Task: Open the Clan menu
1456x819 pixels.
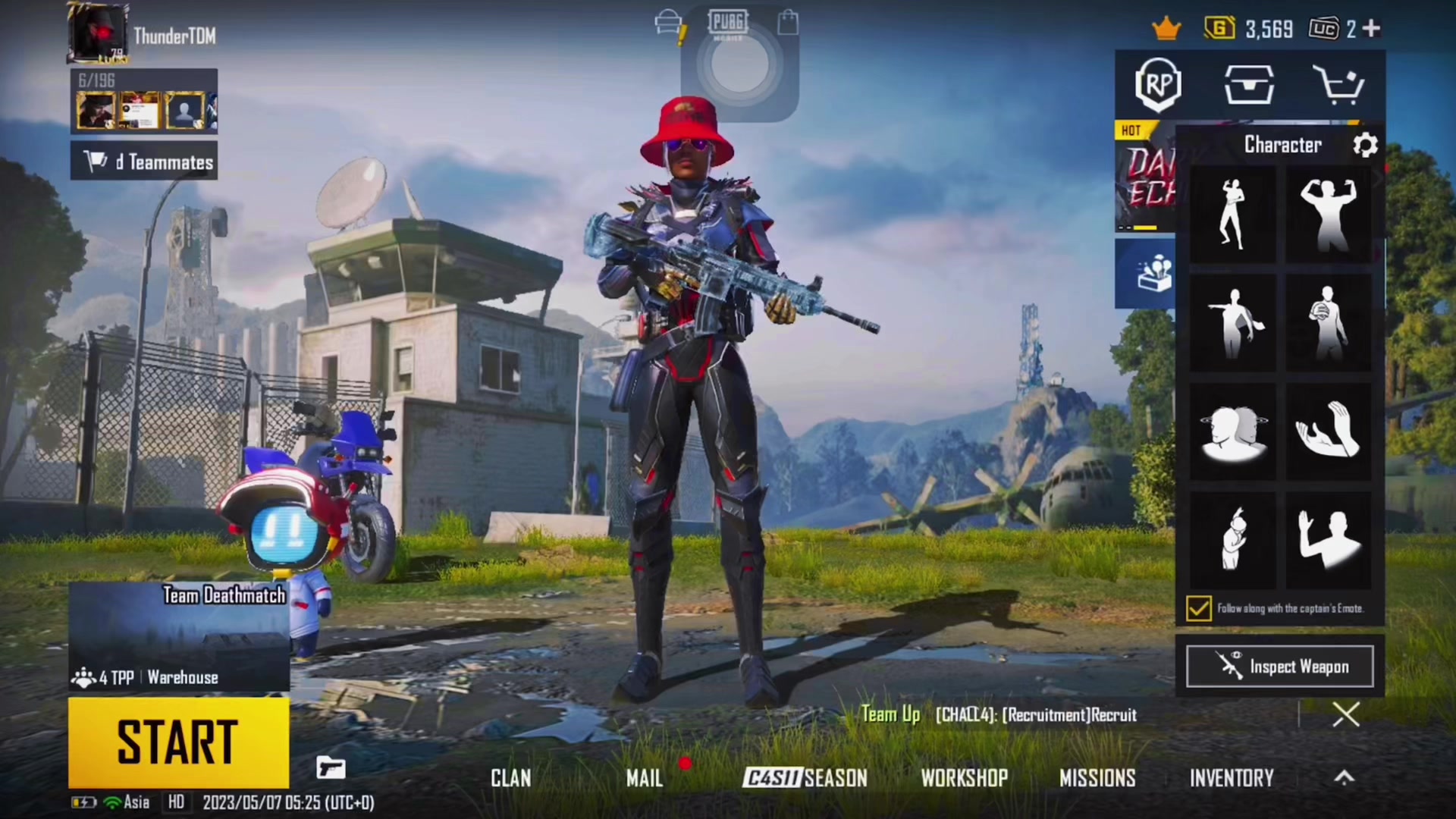Action: click(510, 778)
